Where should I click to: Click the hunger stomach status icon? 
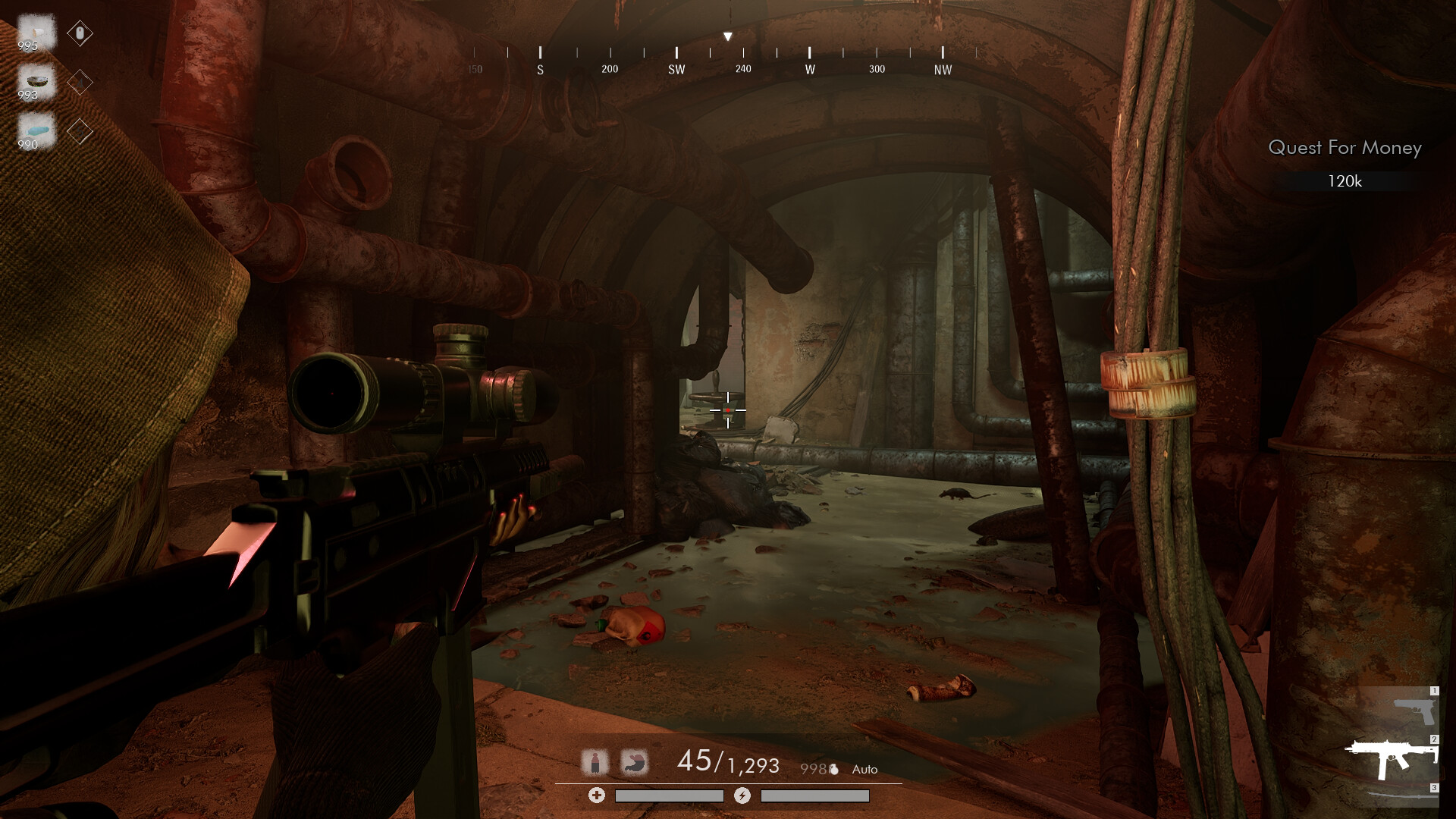click(634, 762)
